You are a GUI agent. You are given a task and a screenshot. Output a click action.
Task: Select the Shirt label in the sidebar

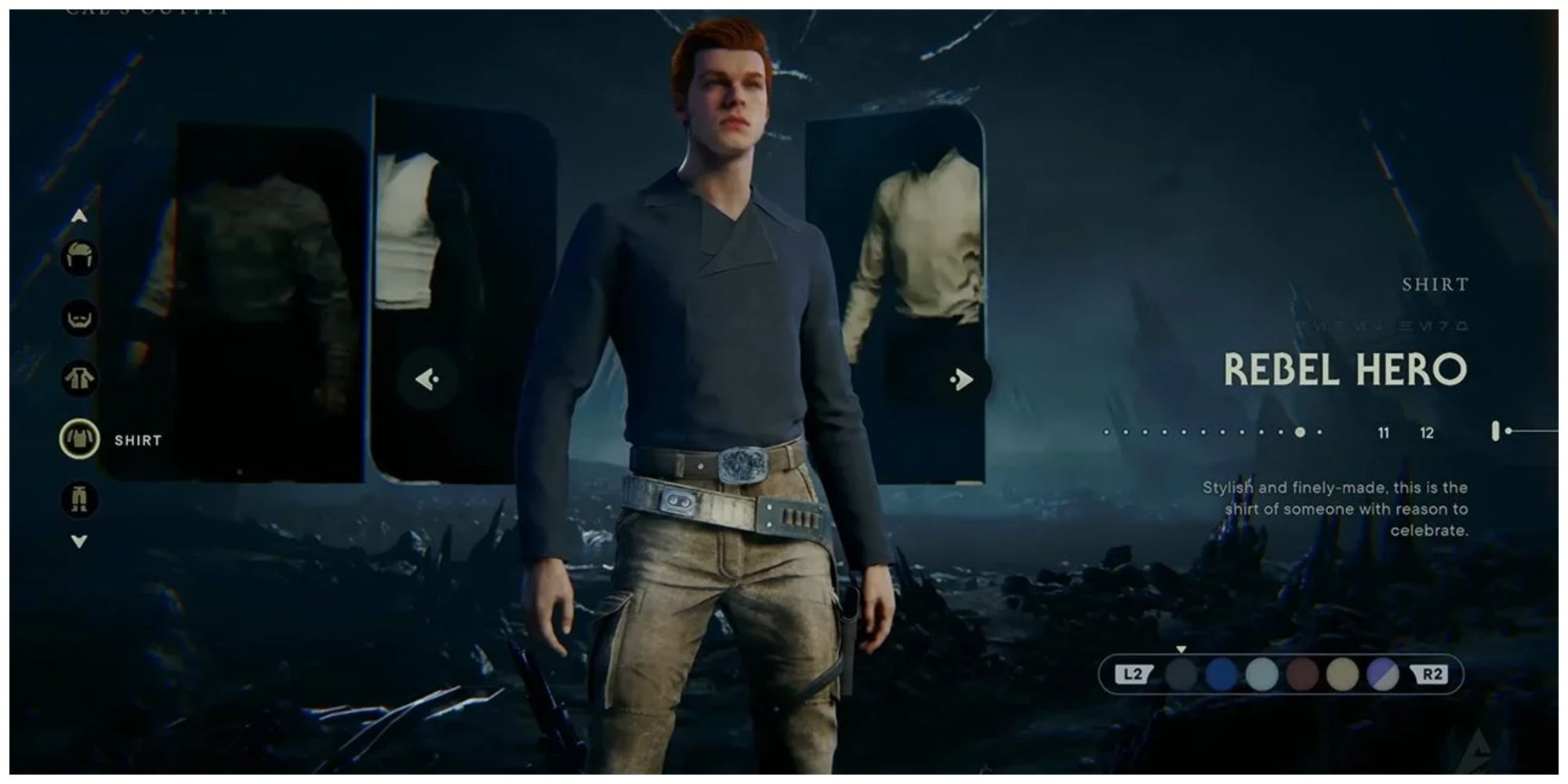[138, 440]
